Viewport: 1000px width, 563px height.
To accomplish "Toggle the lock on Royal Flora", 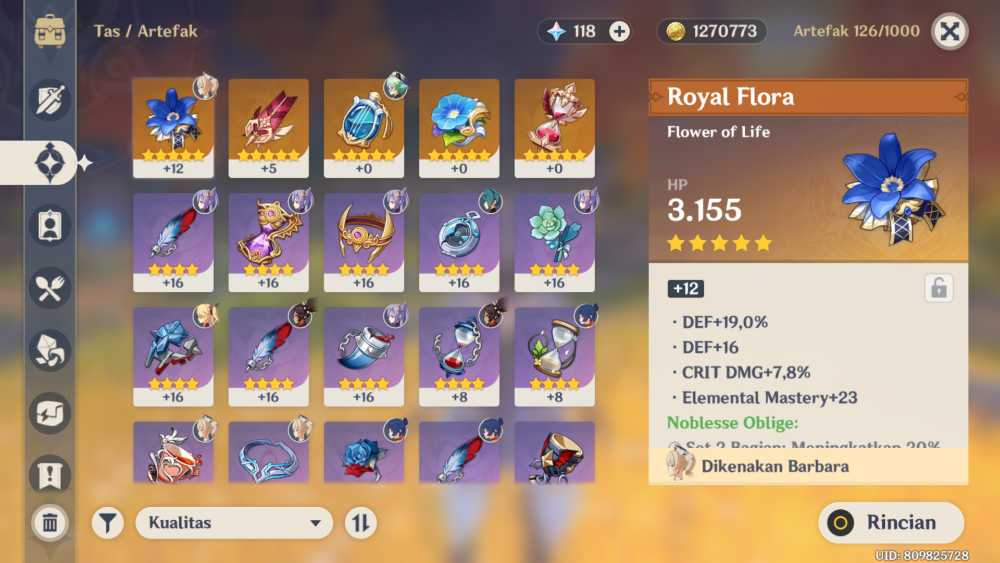I will coord(938,288).
